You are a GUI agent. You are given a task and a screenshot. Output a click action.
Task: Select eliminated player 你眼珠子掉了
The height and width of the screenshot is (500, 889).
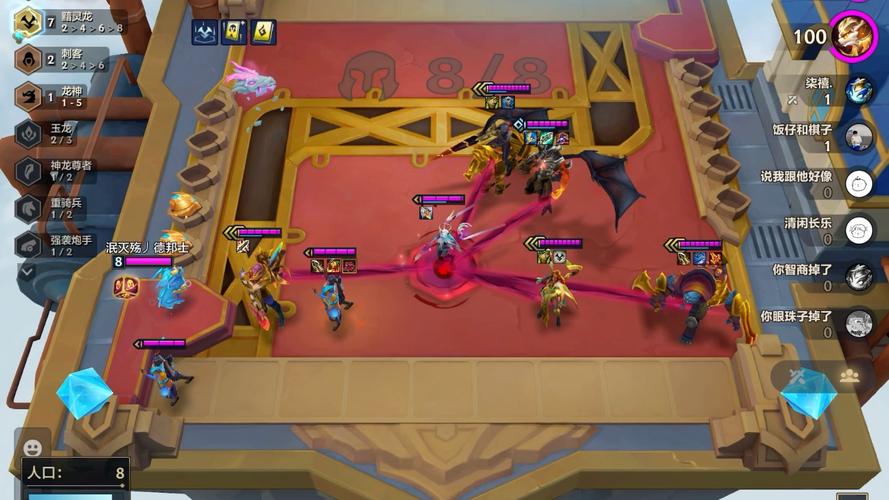pos(858,323)
